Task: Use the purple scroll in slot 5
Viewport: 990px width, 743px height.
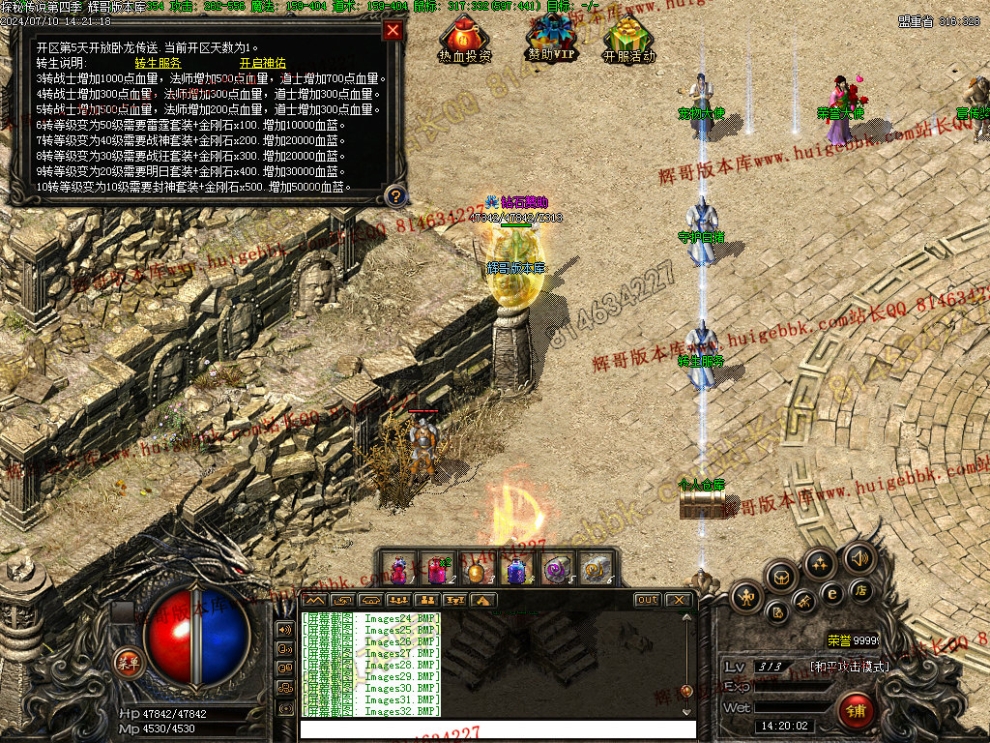Action: pos(555,570)
